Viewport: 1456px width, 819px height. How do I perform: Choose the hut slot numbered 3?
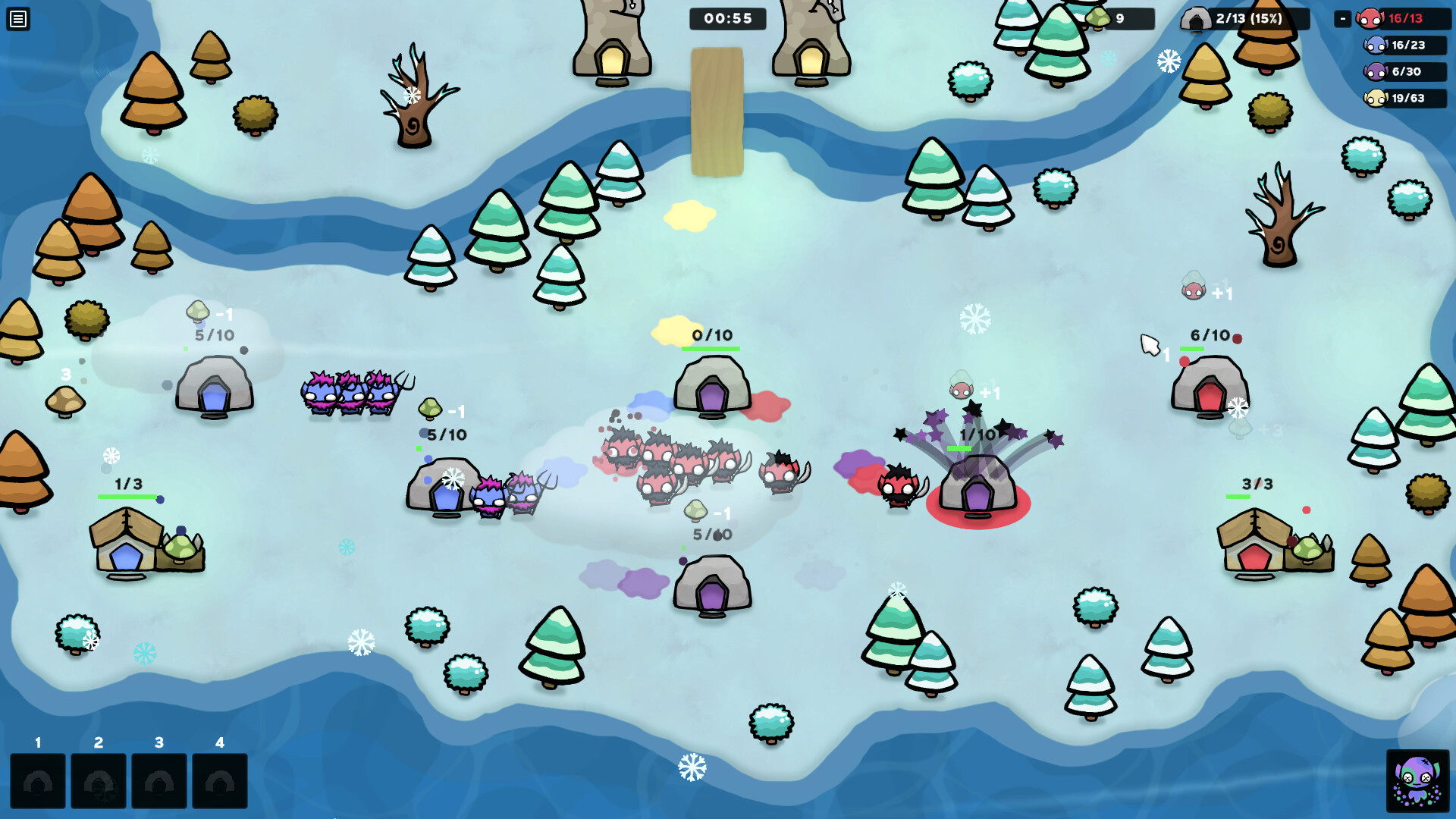click(159, 781)
